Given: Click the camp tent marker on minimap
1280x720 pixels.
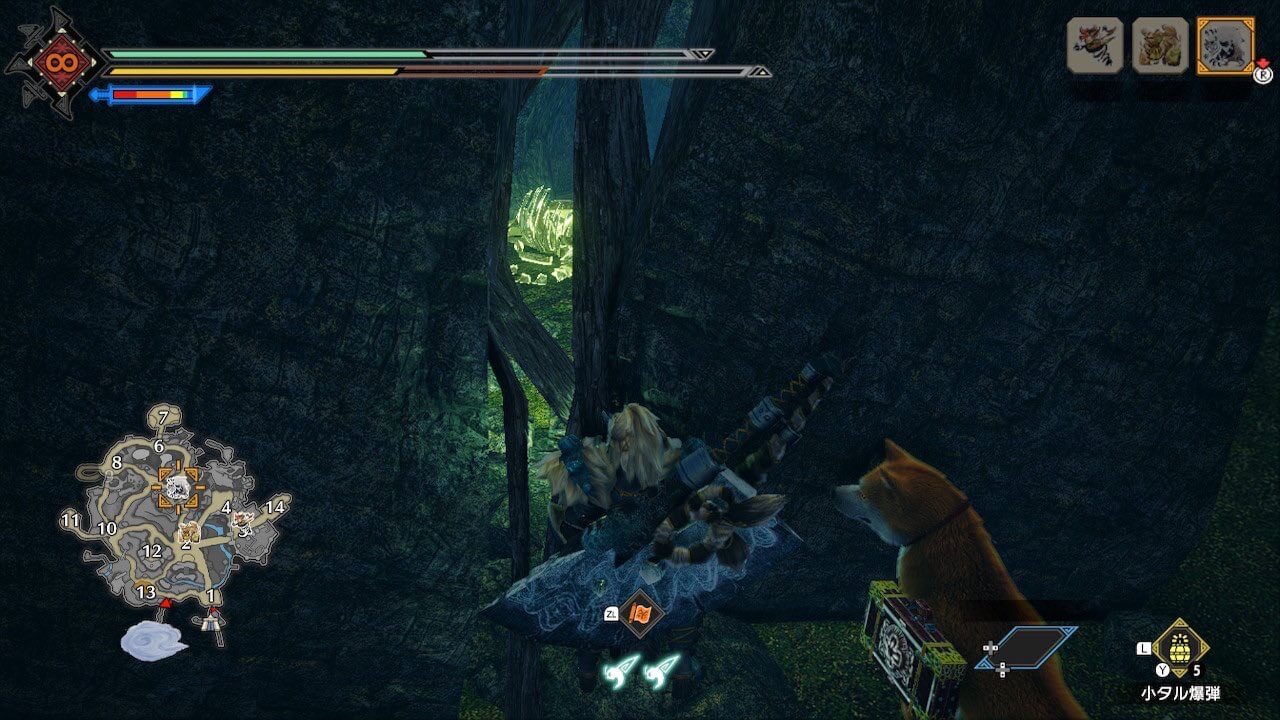Looking at the screenshot, I should click(x=211, y=622).
